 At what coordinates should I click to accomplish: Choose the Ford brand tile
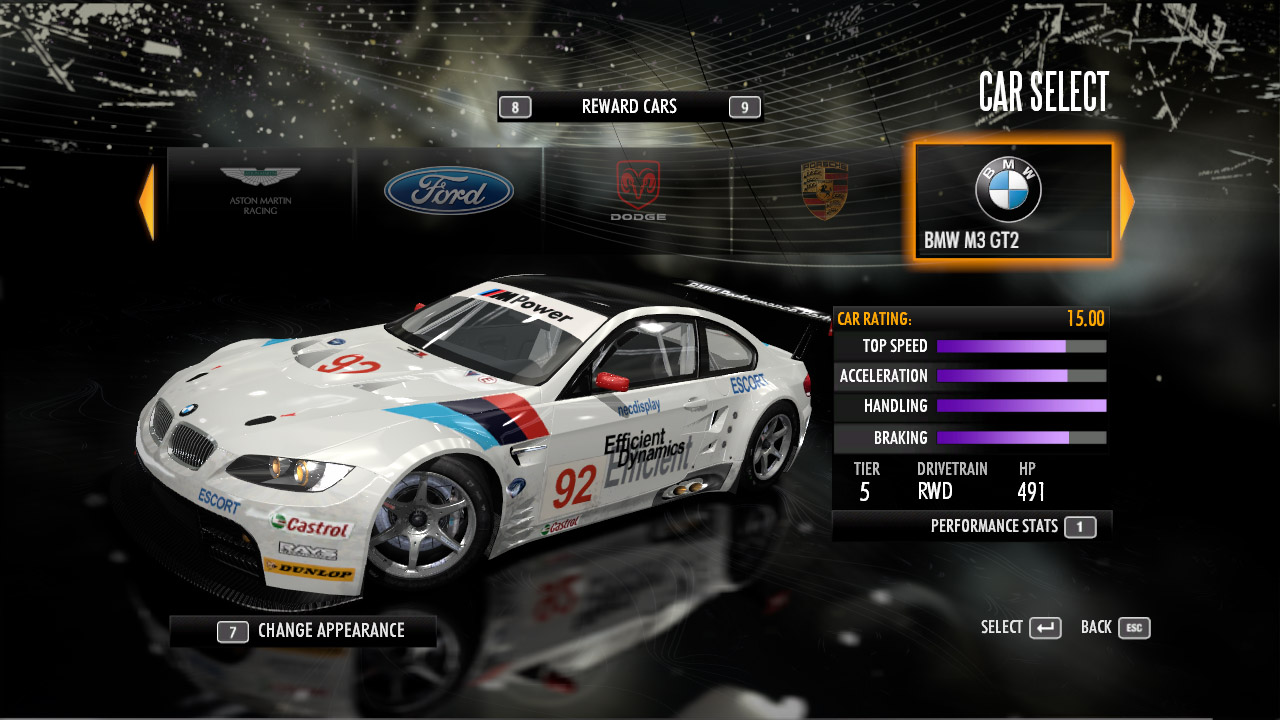coord(448,192)
